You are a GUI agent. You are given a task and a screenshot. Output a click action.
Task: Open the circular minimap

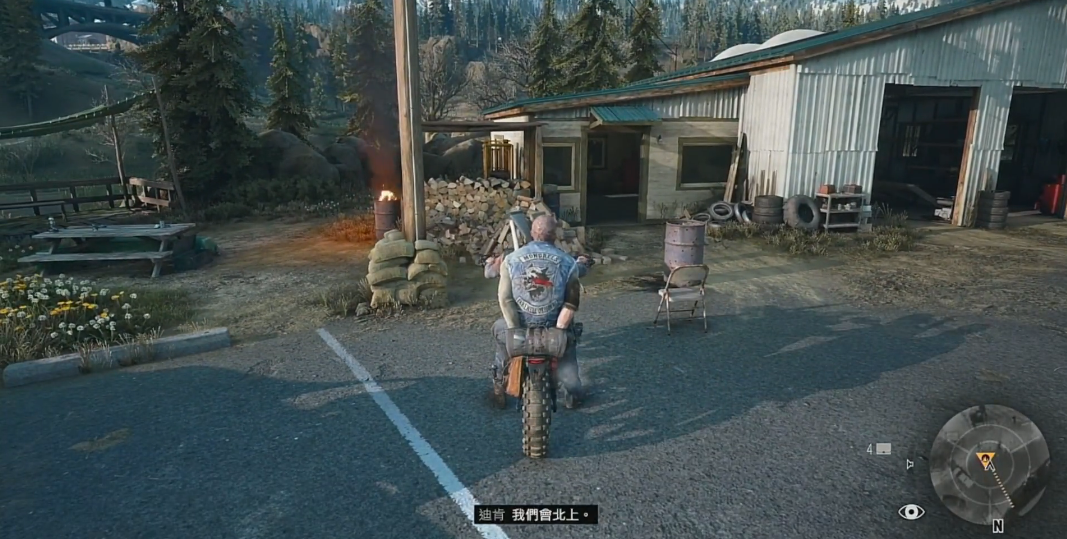point(988,465)
